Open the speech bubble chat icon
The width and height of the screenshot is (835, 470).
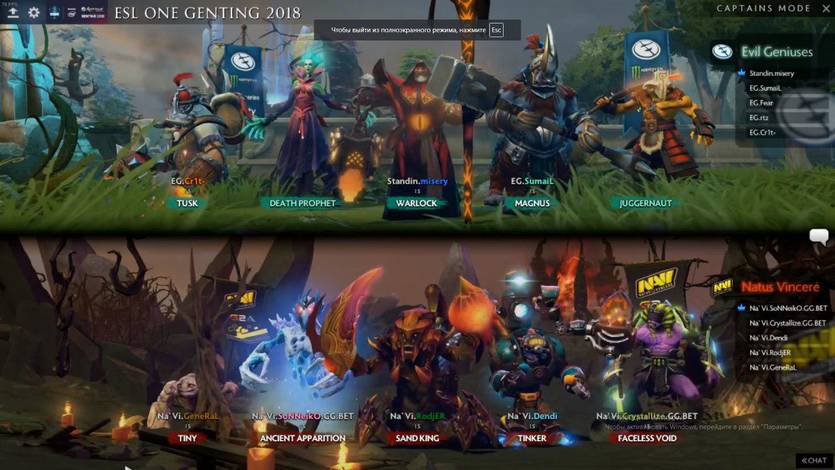tap(818, 237)
